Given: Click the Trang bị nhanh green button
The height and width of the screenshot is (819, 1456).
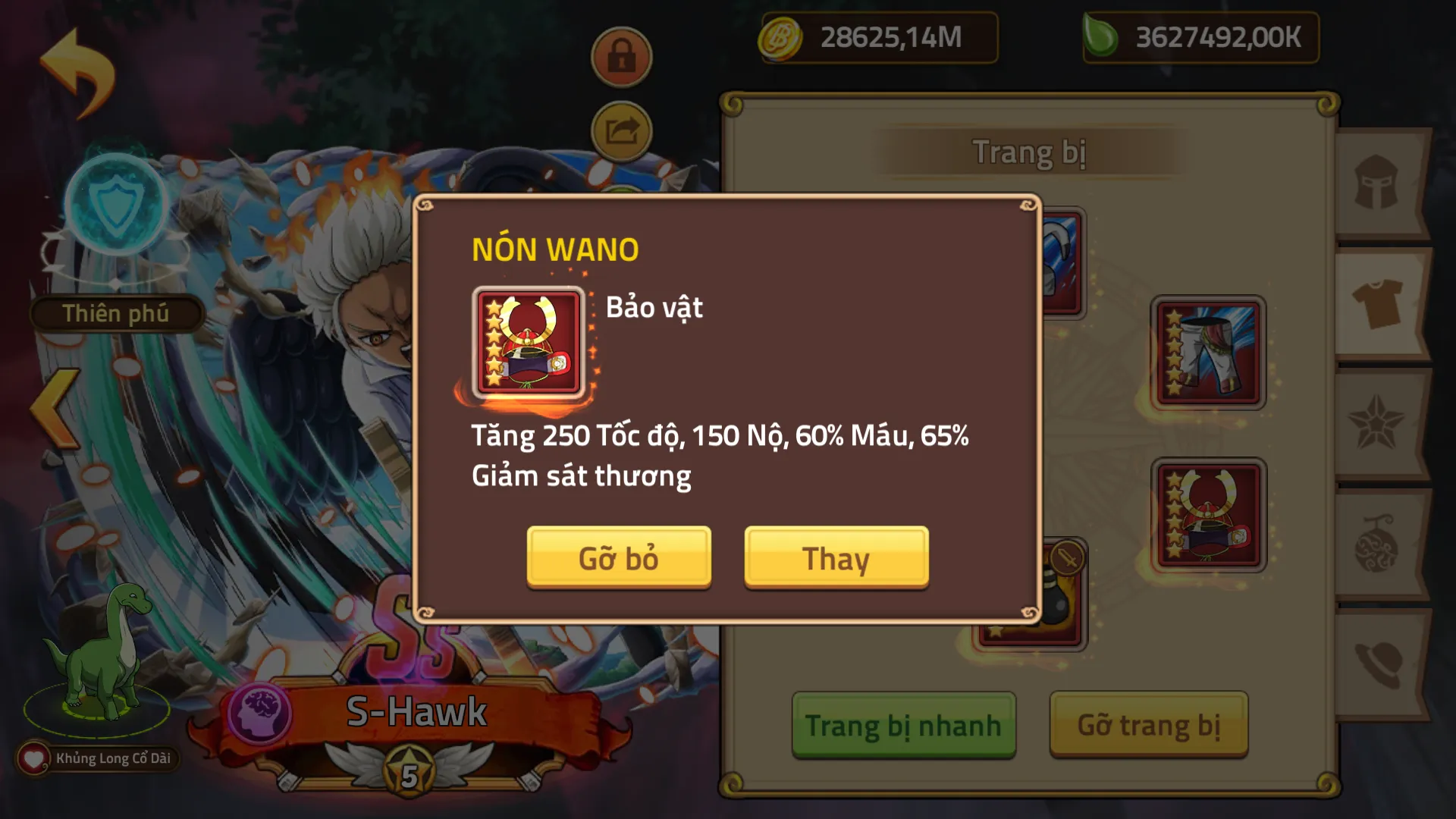Looking at the screenshot, I should tap(902, 724).
